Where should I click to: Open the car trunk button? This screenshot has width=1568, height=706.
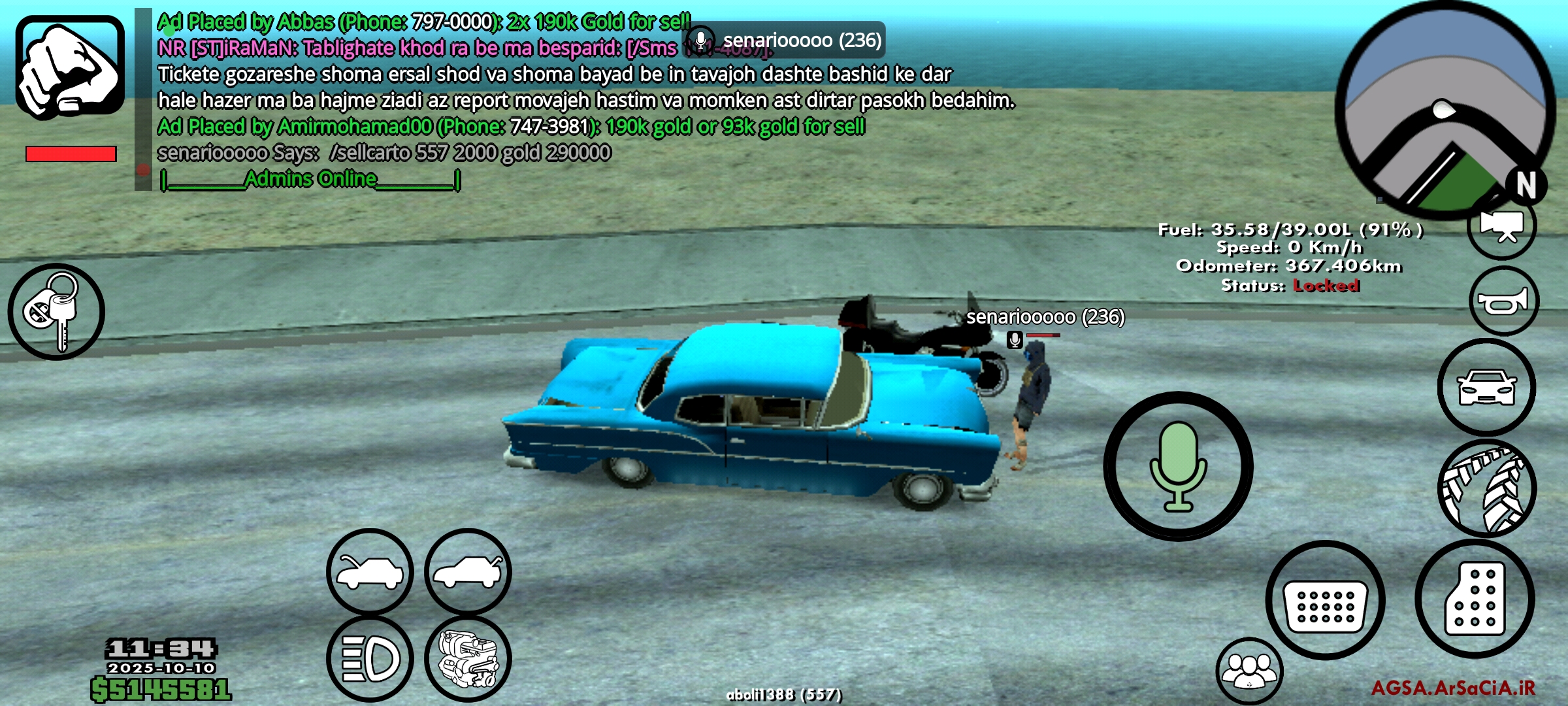pos(468,572)
